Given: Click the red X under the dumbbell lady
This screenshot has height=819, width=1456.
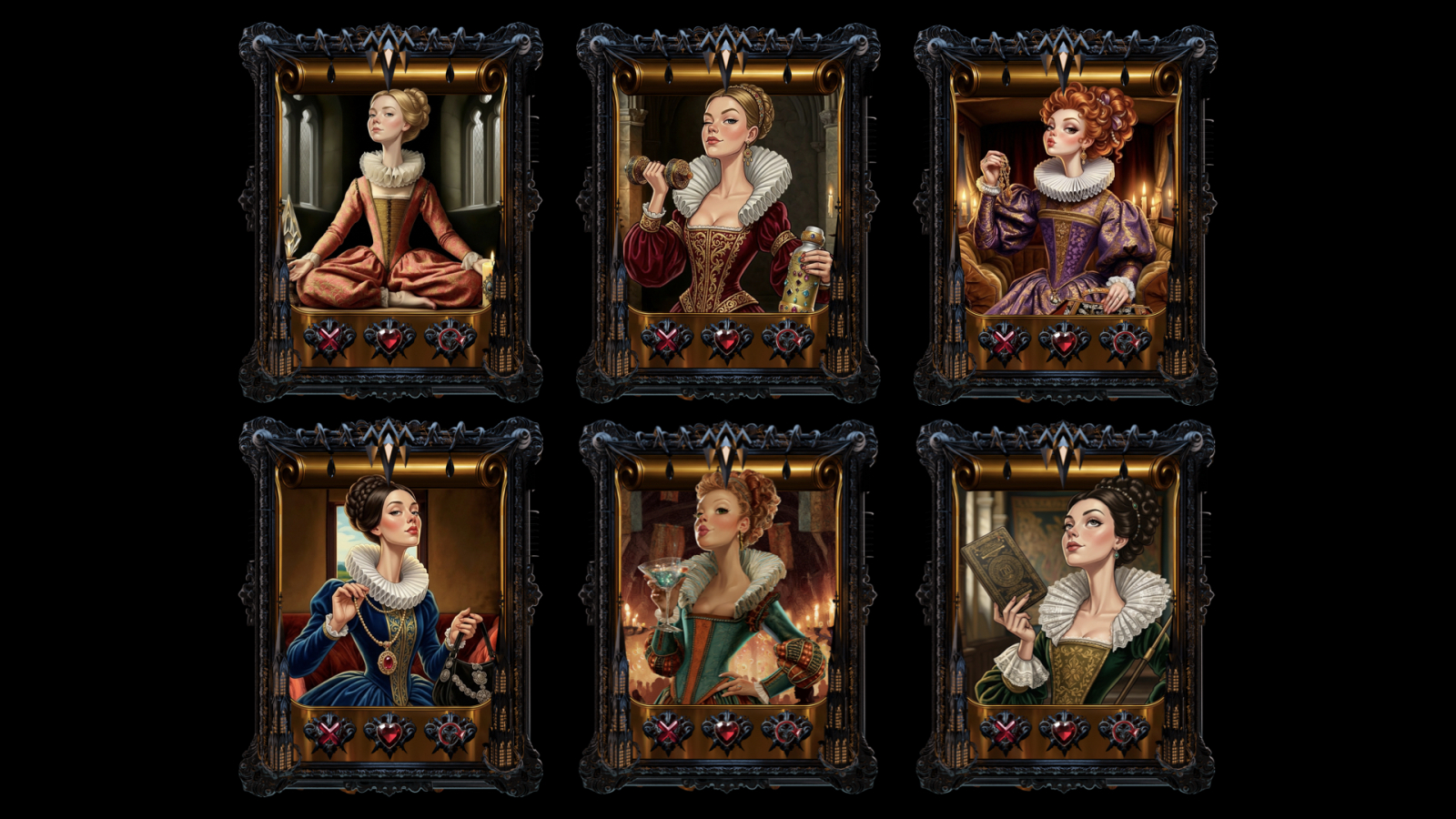Looking at the screenshot, I should point(666,341).
